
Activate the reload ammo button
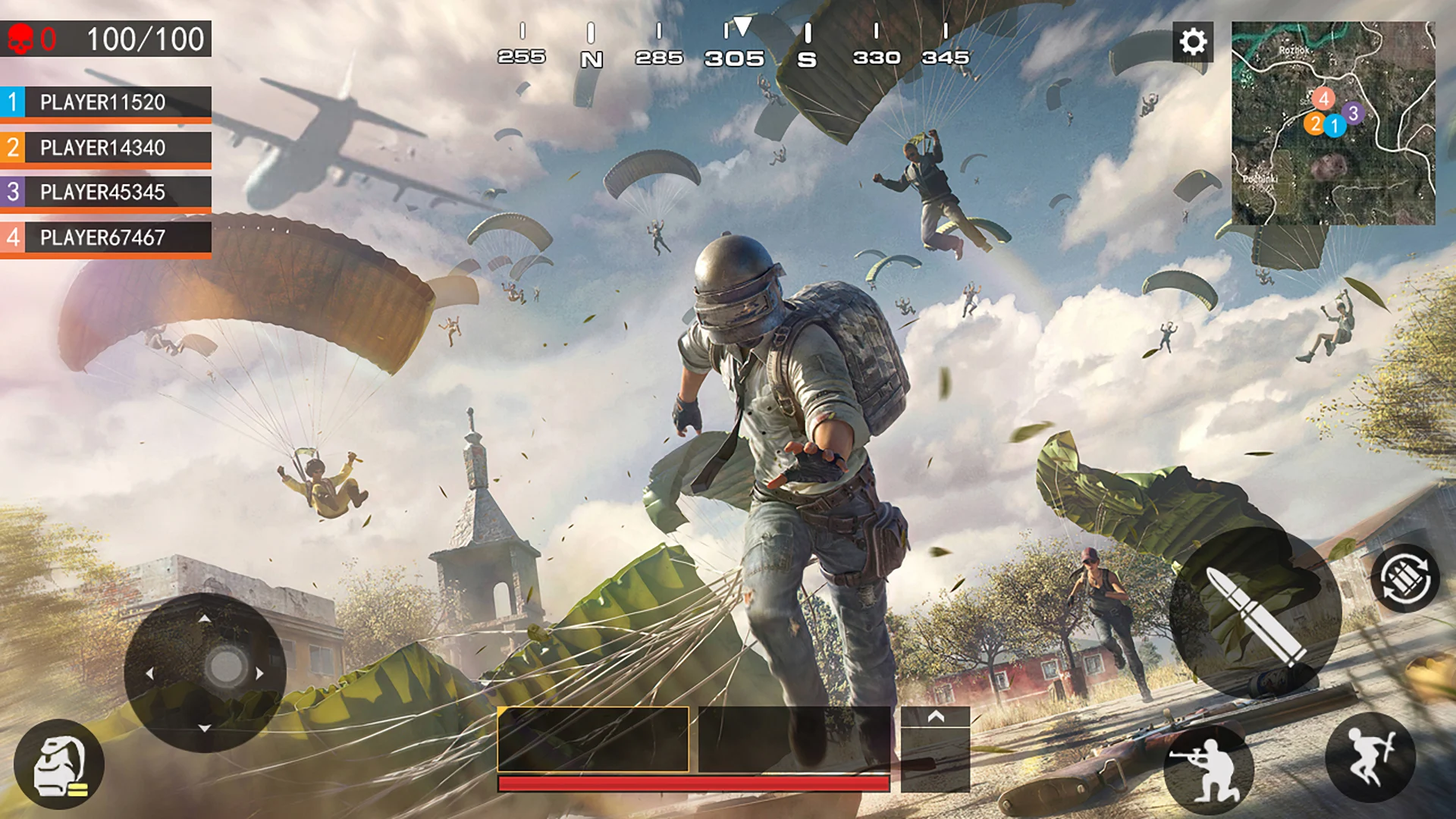click(x=1404, y=579)
